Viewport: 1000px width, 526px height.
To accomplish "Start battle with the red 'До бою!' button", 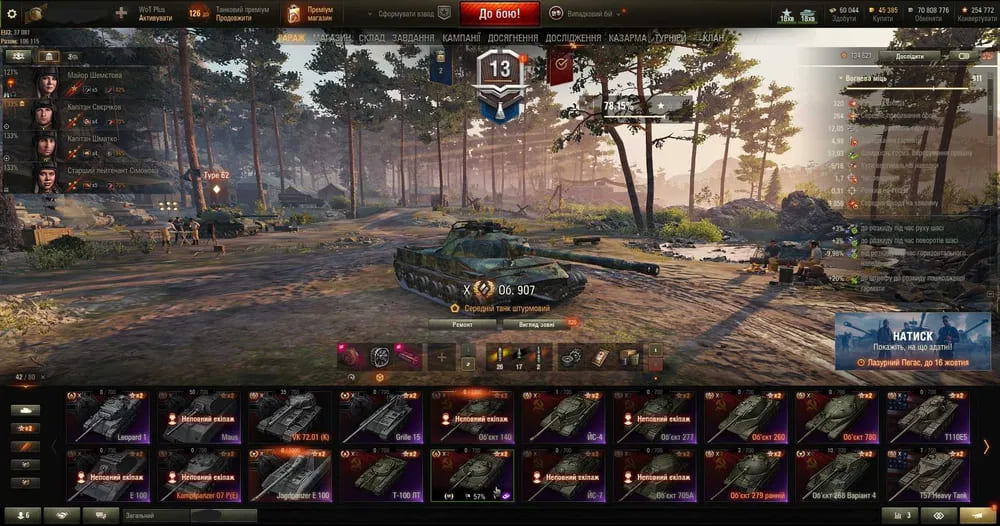I will coord(500,13).
